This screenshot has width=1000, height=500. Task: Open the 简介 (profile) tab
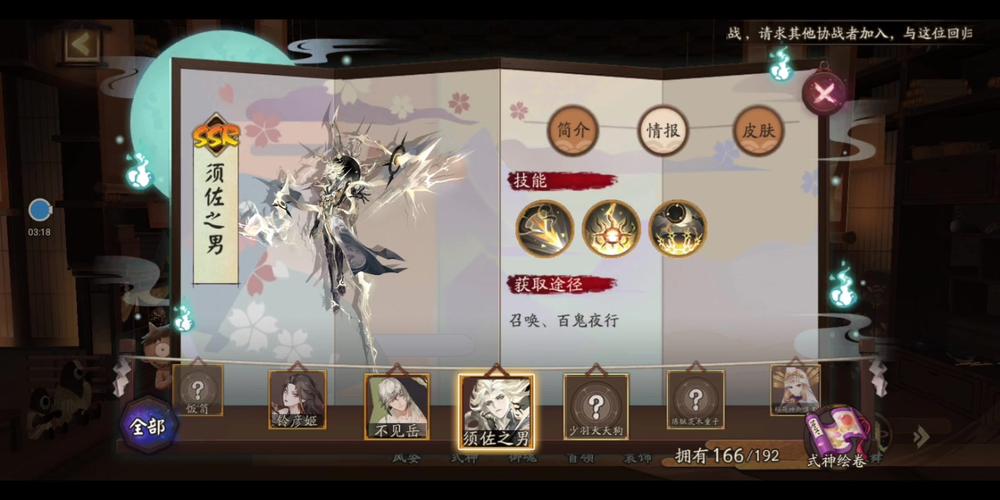coord(572,130)
